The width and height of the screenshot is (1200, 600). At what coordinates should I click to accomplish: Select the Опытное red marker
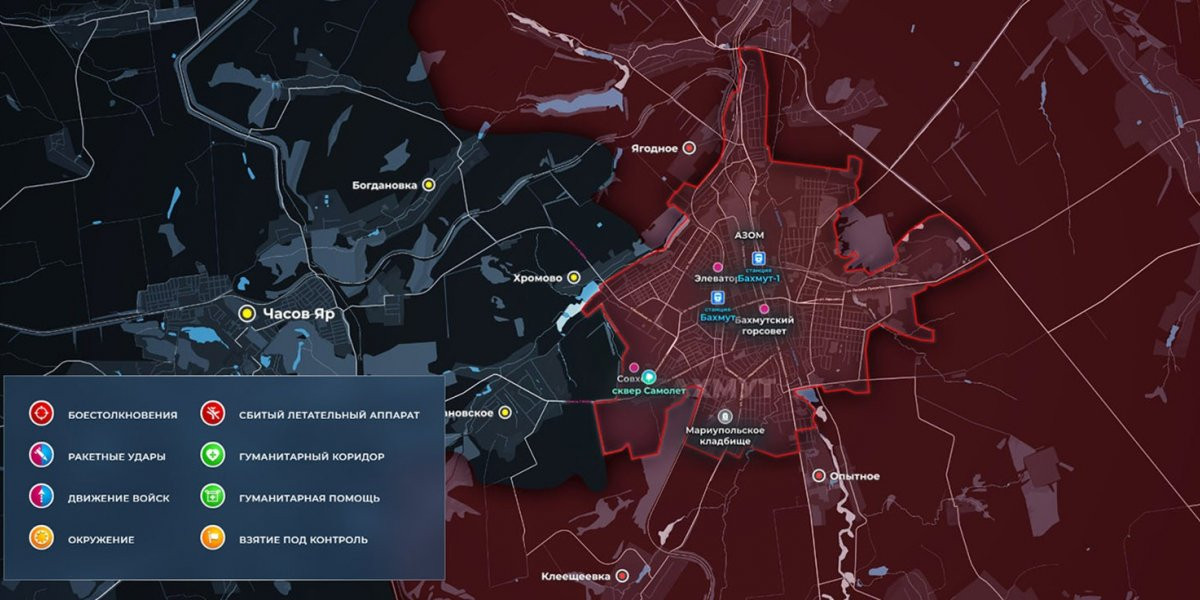pos(819,476)
